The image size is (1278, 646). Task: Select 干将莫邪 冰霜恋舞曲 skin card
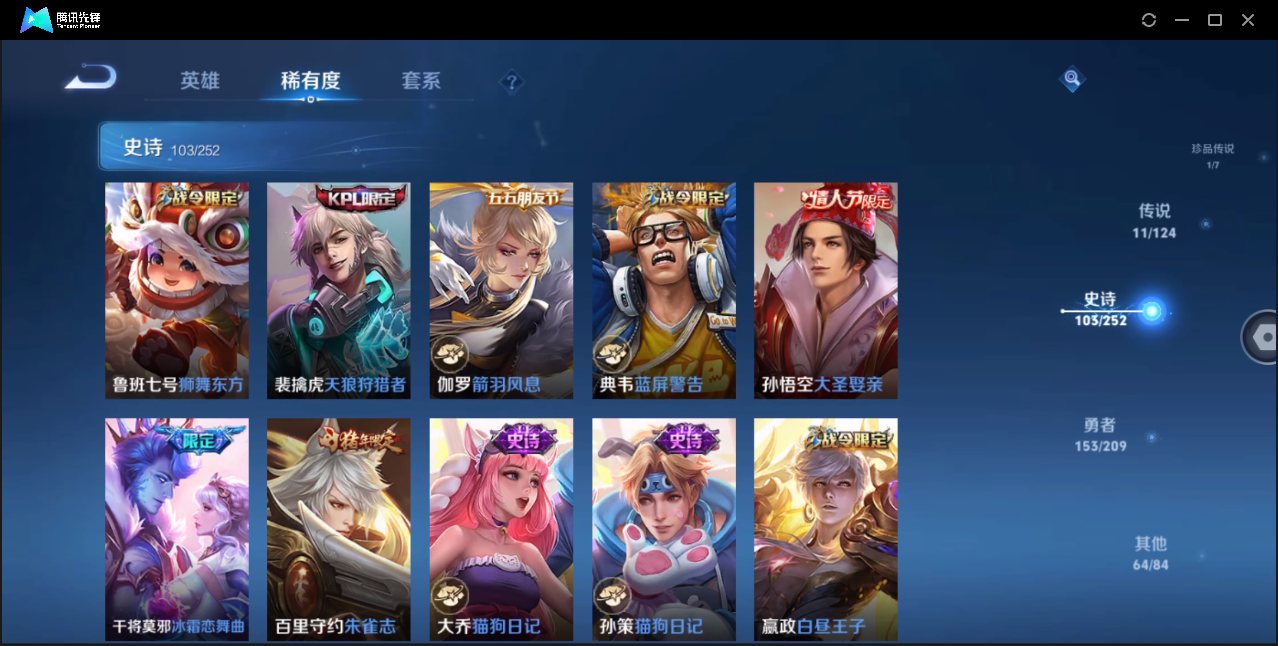[x=177, y=528]
